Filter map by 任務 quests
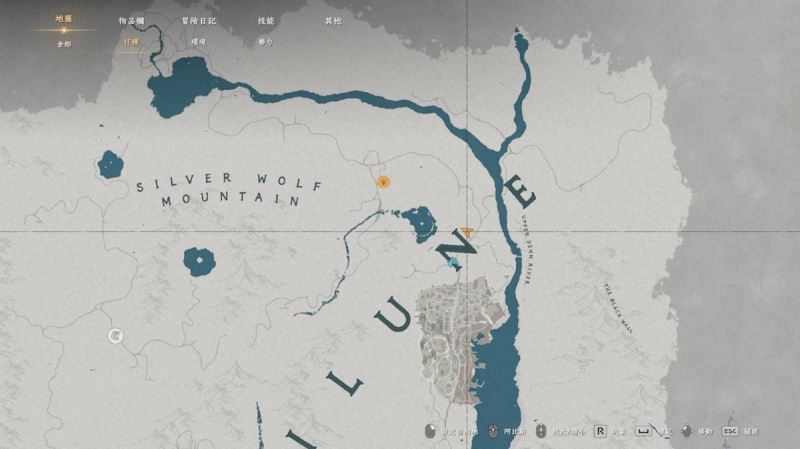The width and height of the screenshot is (800, 449). point(131,43)
